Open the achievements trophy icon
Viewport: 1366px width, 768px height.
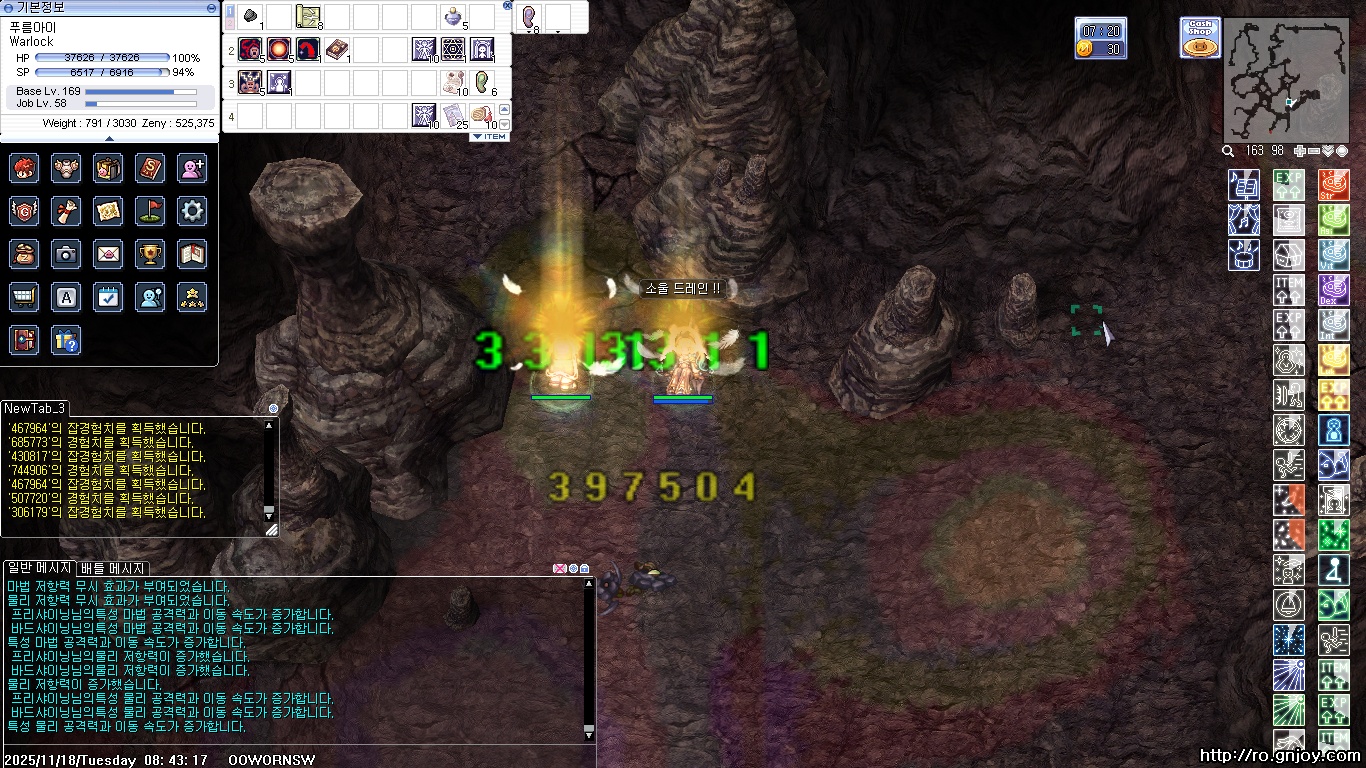pos(150,254)
